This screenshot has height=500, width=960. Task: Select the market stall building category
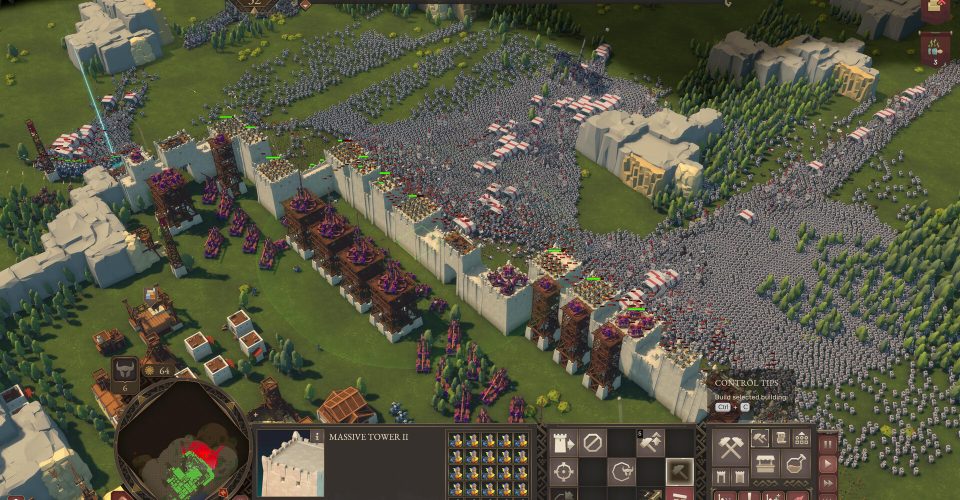[x=767, y=464]
